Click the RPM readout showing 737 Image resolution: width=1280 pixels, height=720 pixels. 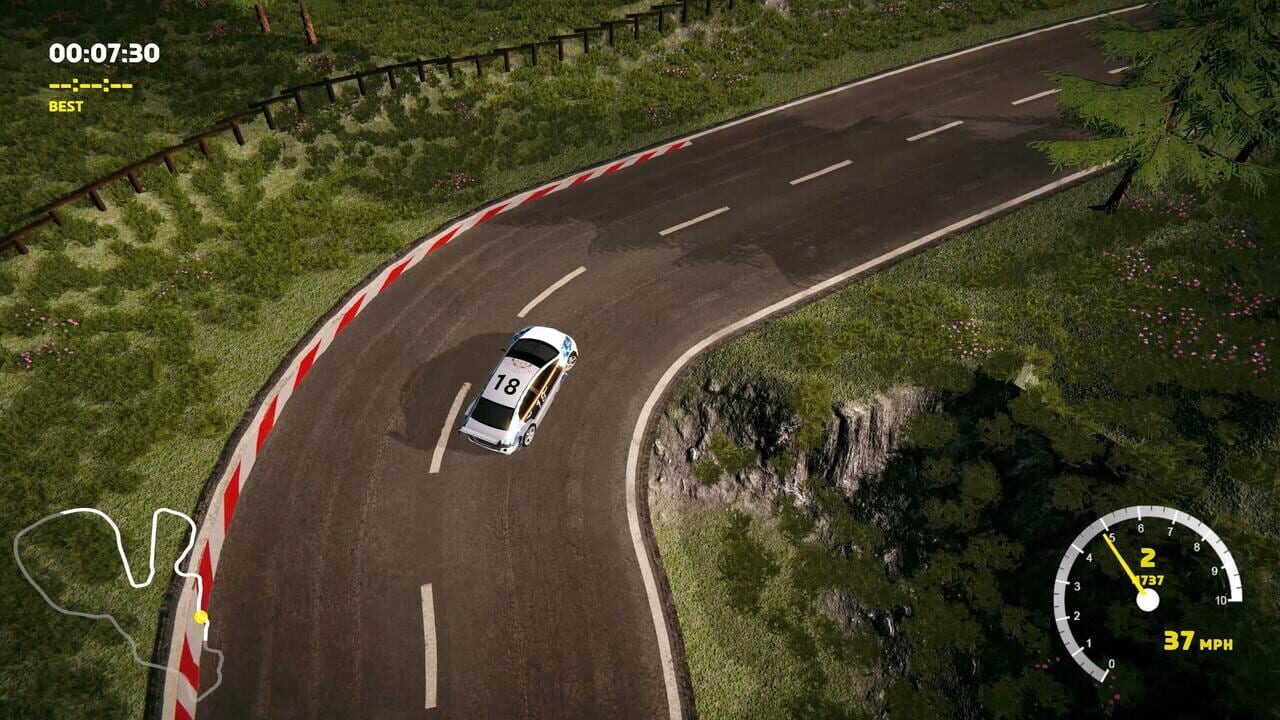pos(1150,578)
